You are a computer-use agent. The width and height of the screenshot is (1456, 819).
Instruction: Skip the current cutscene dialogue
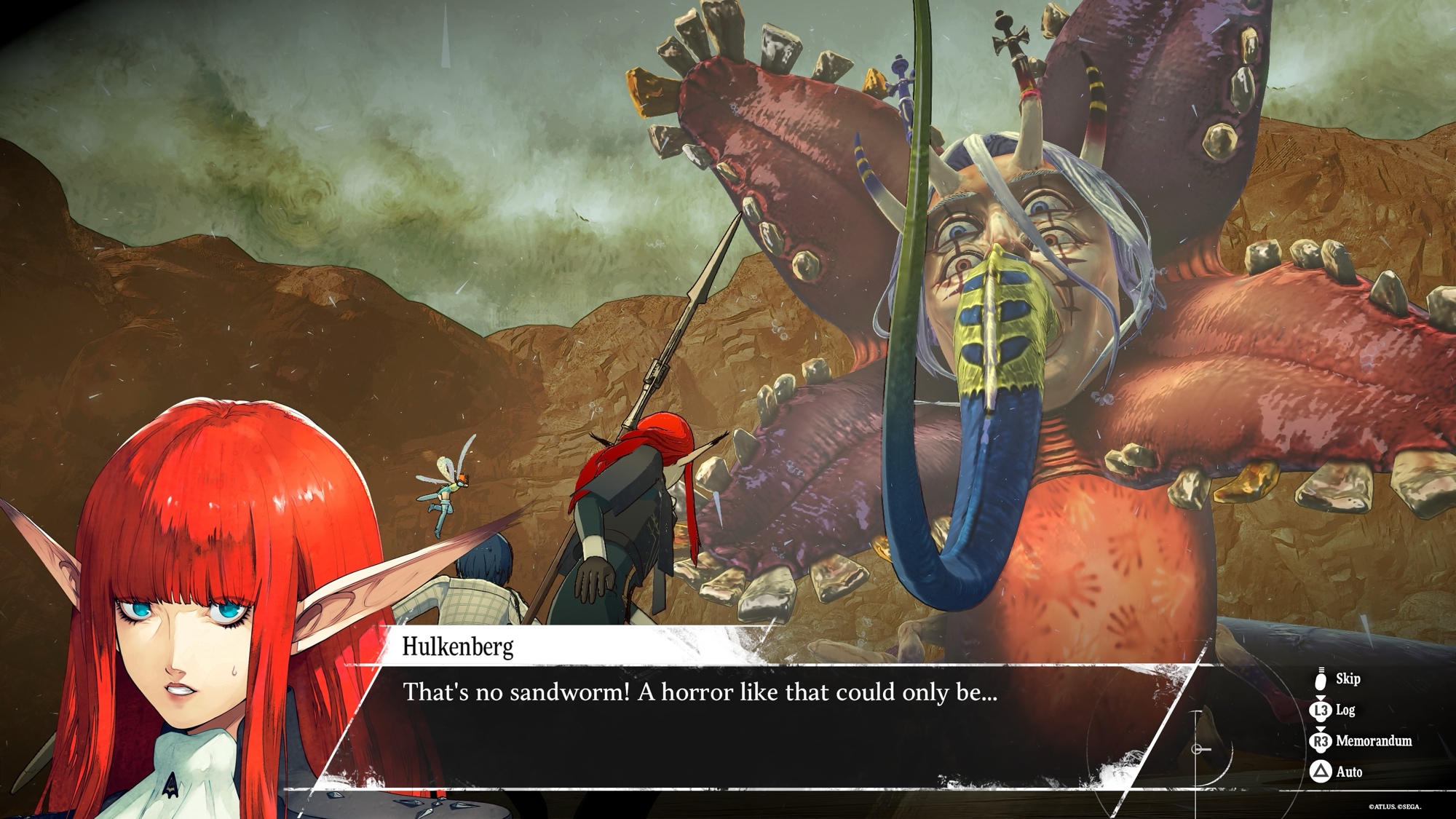(x=1338, y=679)
